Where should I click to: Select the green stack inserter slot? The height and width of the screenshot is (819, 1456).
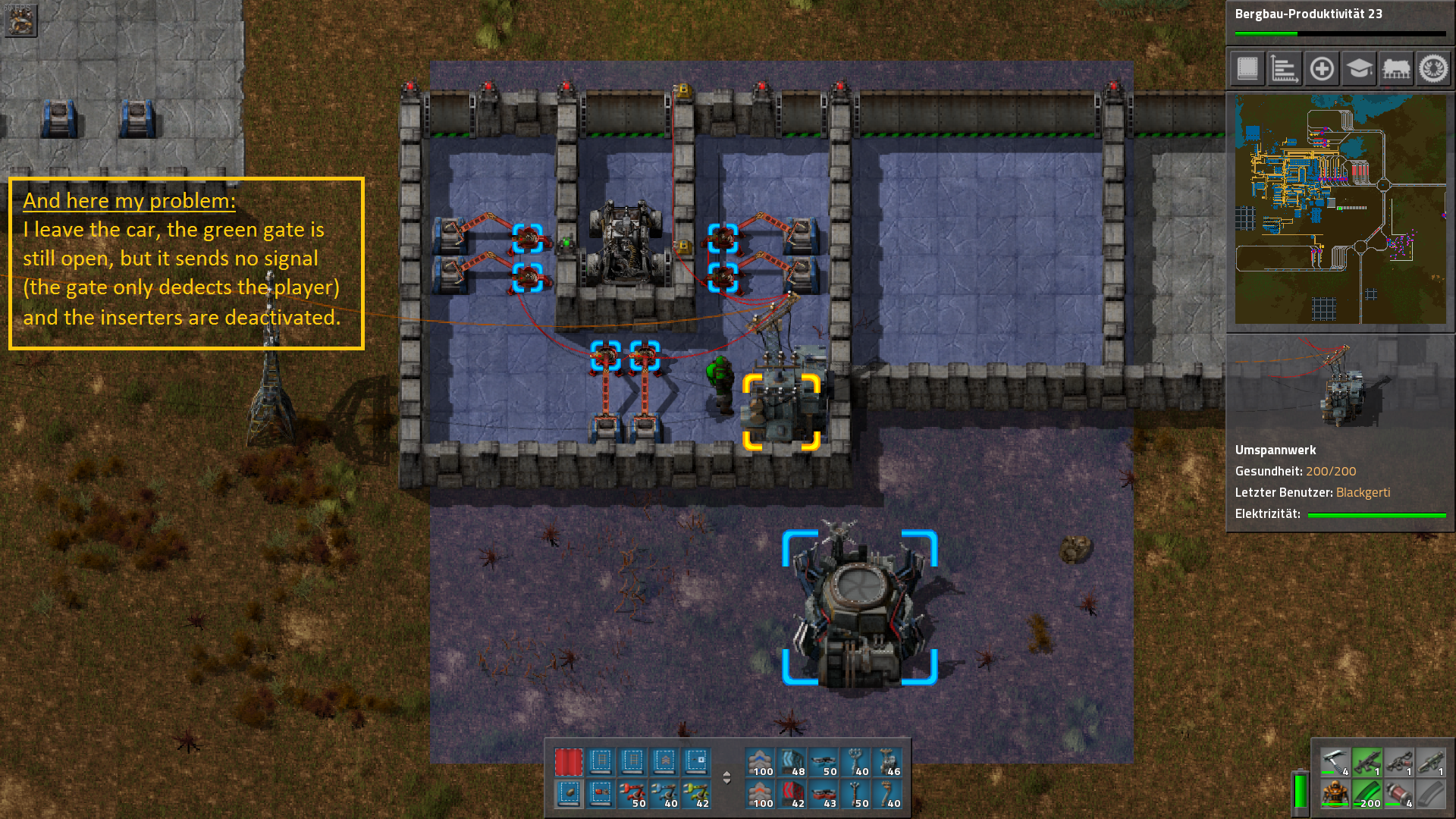point(695,794)
